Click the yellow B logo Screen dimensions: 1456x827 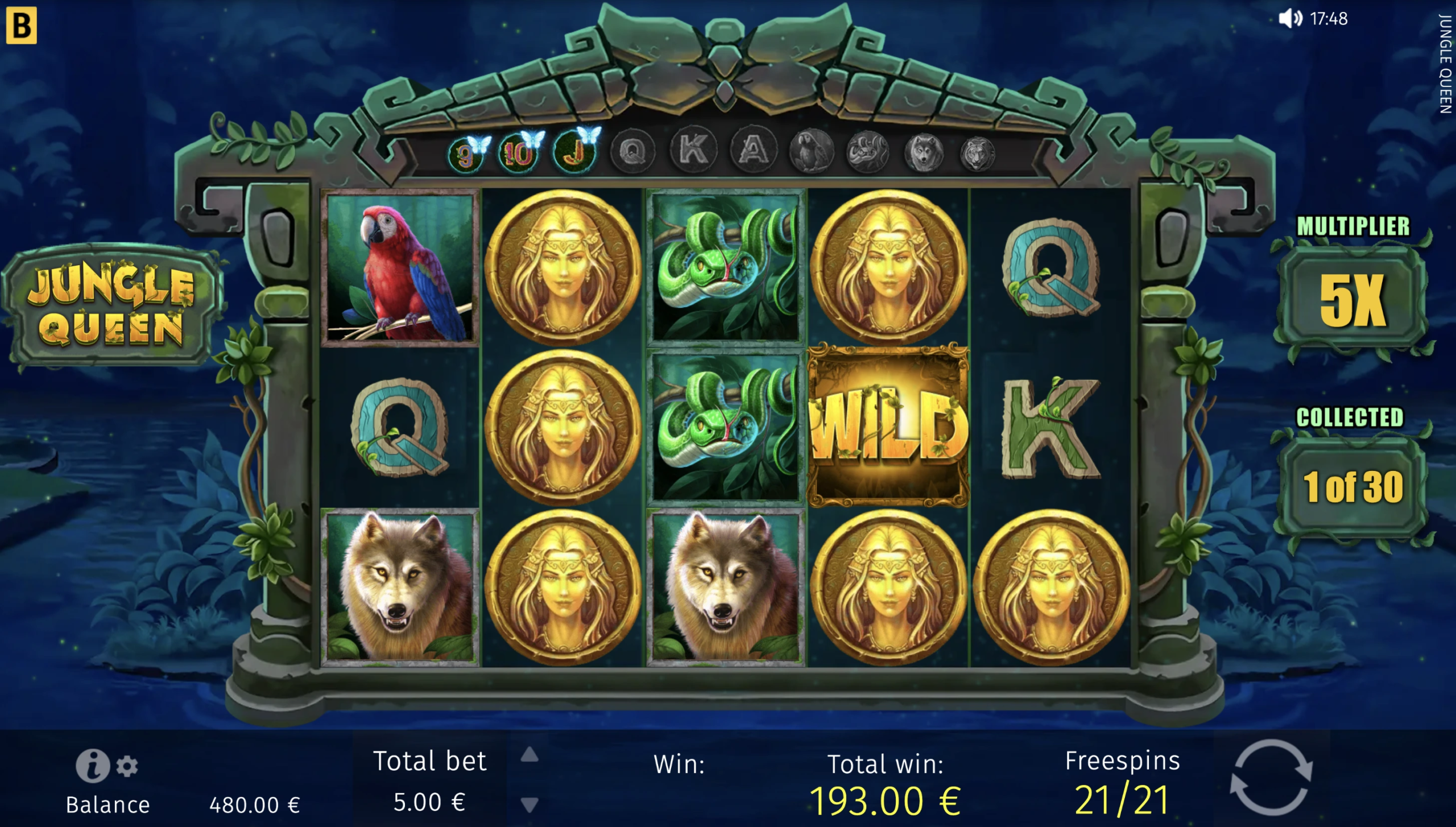pos(22,25)
